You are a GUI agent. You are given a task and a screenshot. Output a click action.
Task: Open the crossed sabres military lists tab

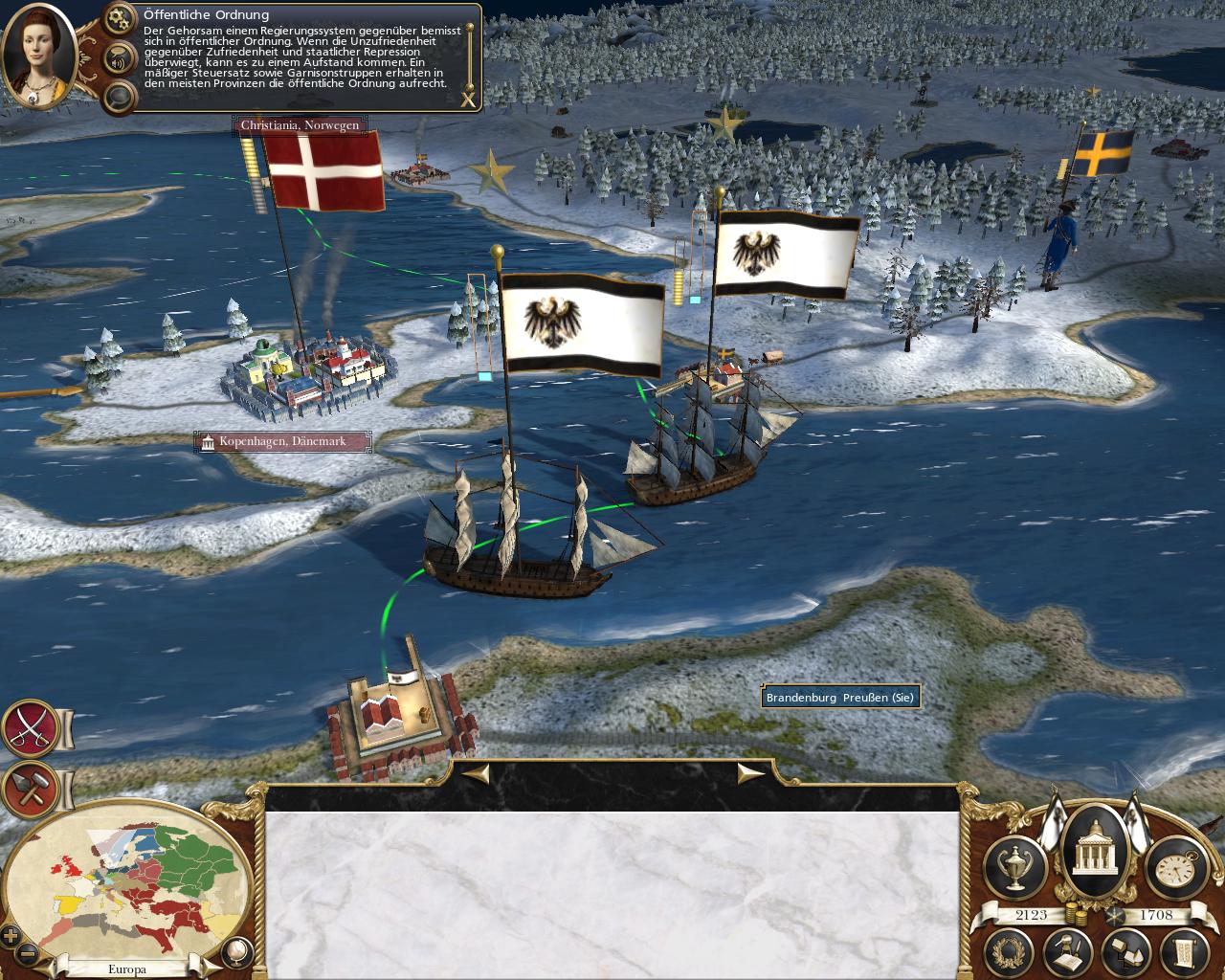point(31,729)
